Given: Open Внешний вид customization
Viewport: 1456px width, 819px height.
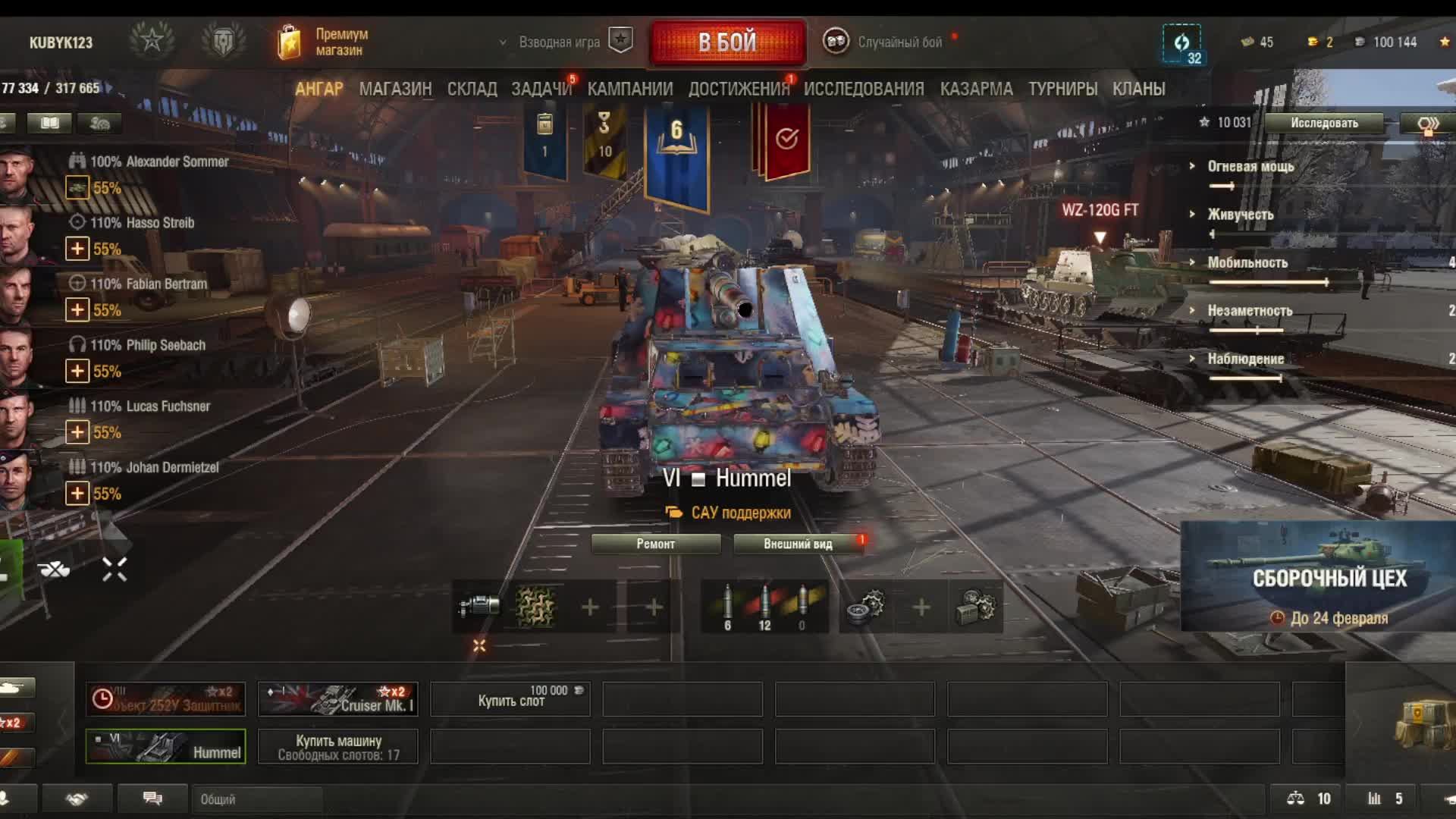Looking at the screenshot, I should 798,544.
